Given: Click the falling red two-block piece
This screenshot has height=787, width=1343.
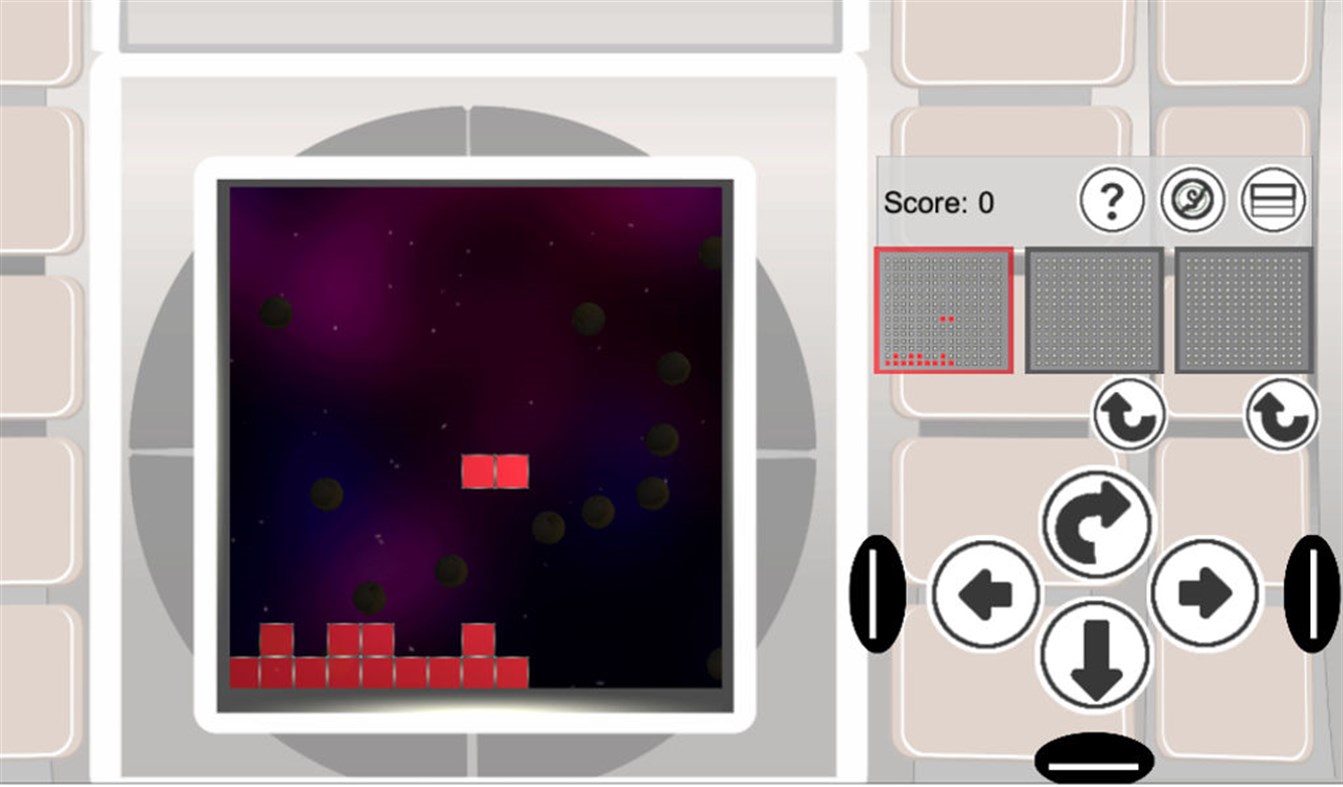Looking at the screenshot, I should pos(496,468).
